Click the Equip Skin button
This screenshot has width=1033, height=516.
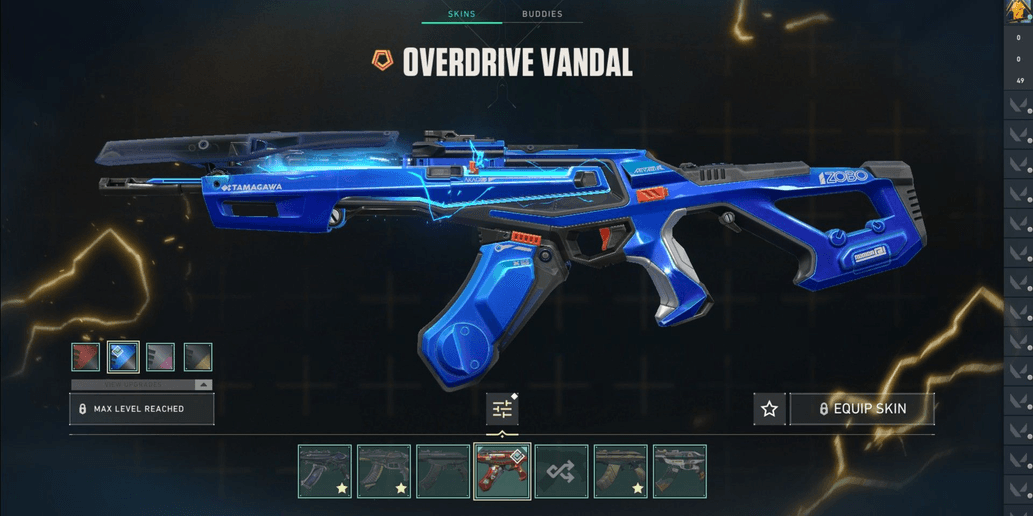click(x=862, y=409)
